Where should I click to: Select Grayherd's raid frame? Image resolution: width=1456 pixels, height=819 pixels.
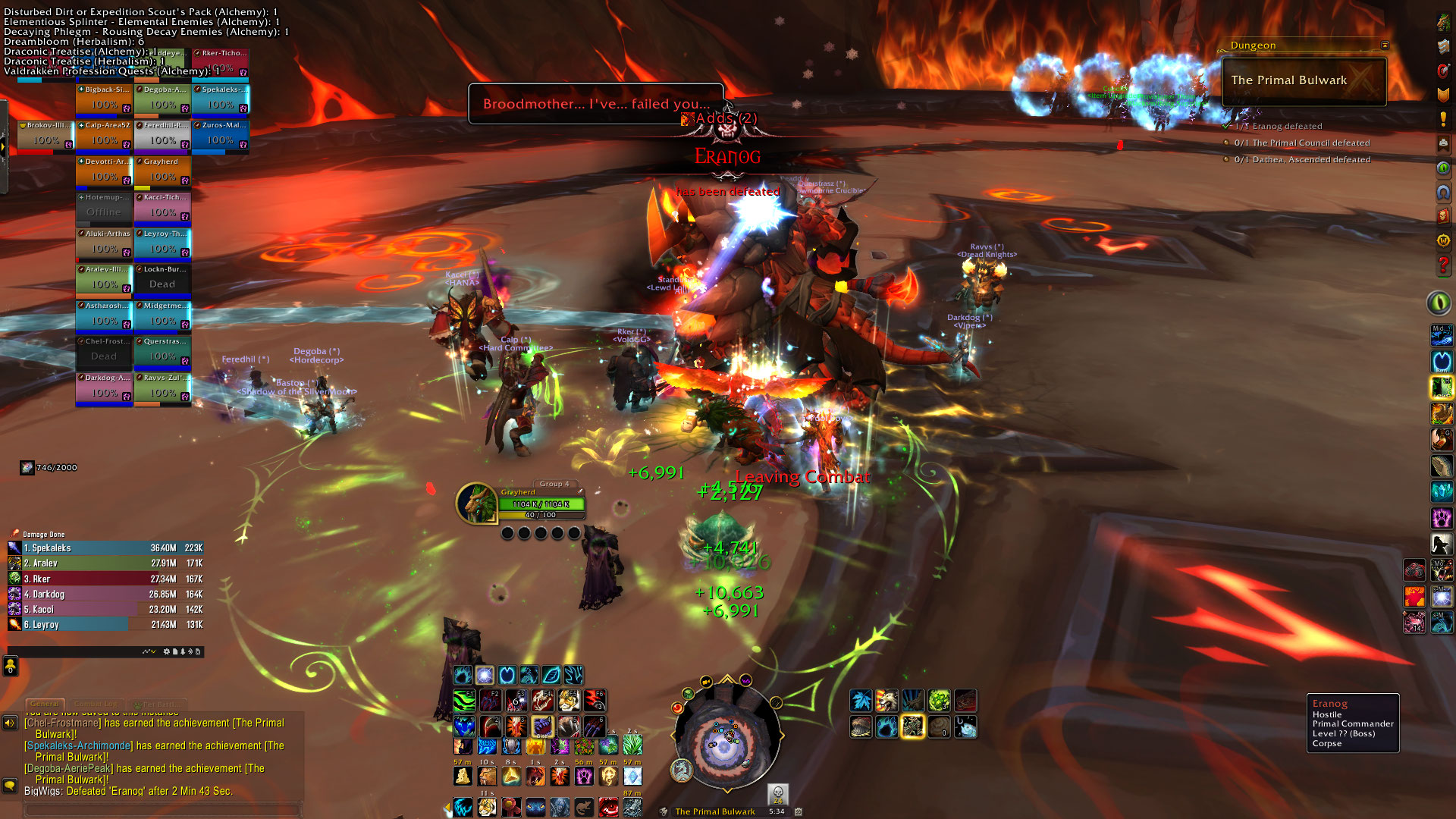coord(162,171)
